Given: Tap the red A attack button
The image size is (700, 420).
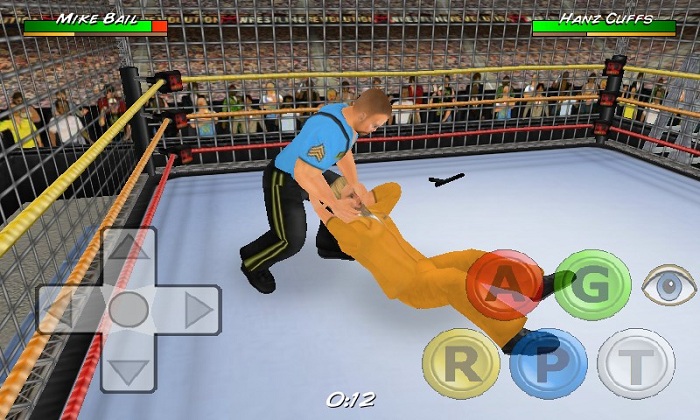Looking at the screenshot, I should (x=504, y=285).
